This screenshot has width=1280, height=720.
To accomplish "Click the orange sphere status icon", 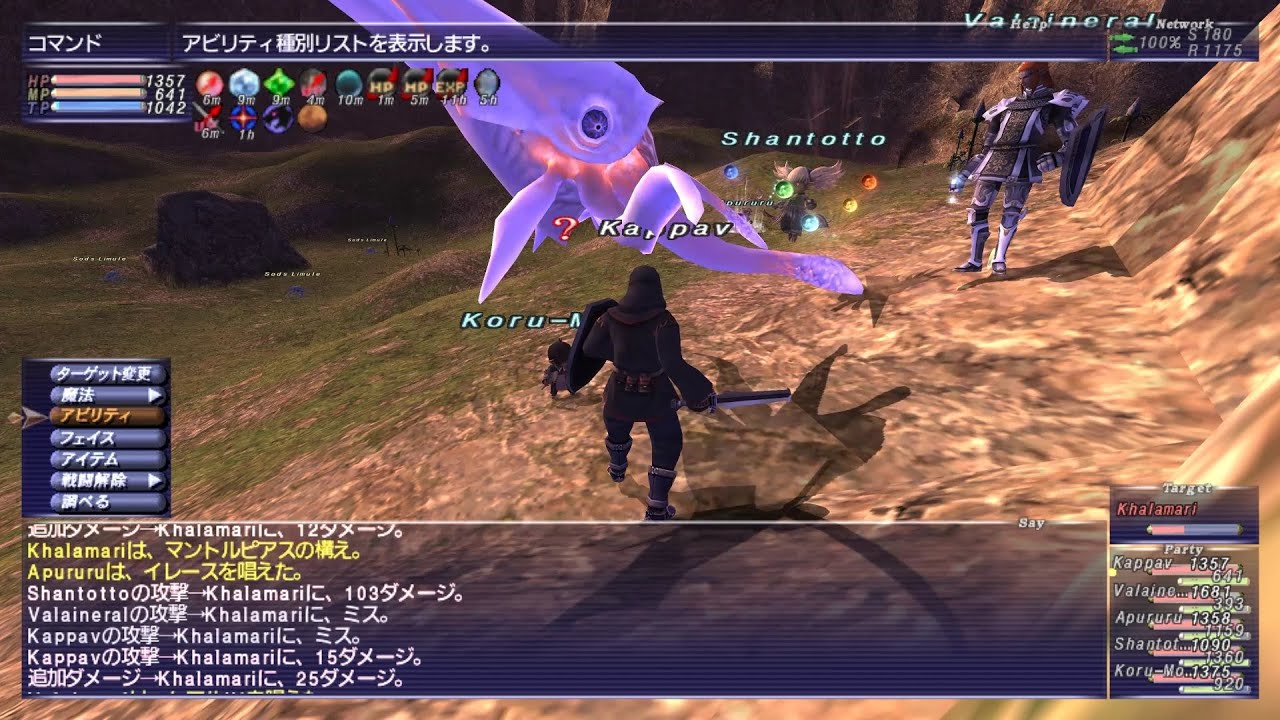I will [312, 118].
